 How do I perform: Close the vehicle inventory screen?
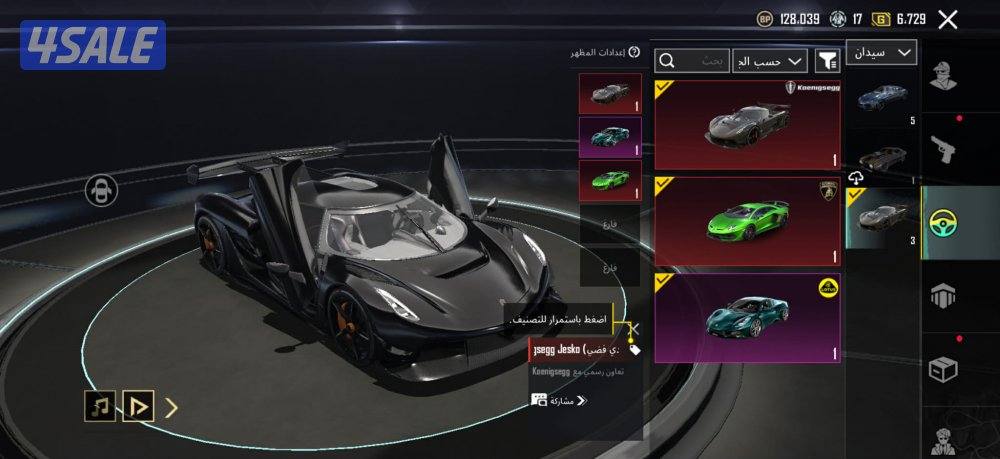[x=948, y=19]
